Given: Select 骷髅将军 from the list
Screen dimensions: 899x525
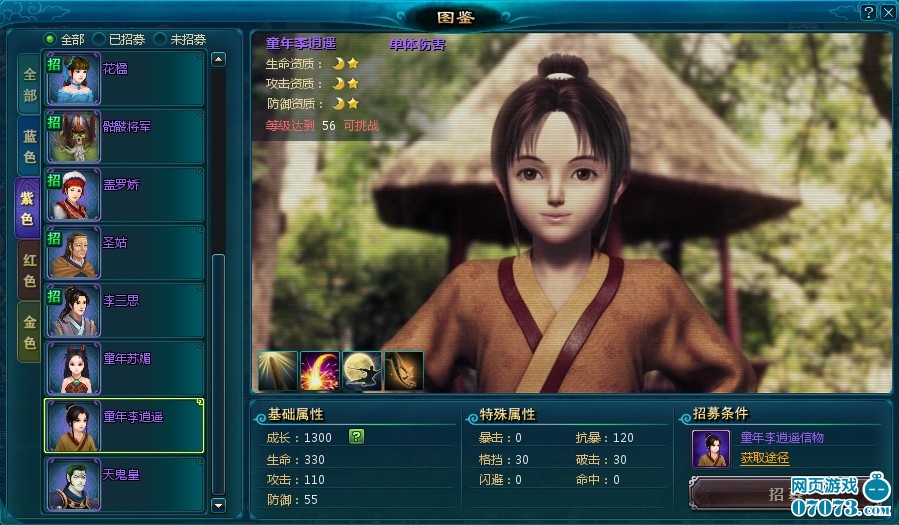Looking at the screenshot, I should click(x=124, y=136).
